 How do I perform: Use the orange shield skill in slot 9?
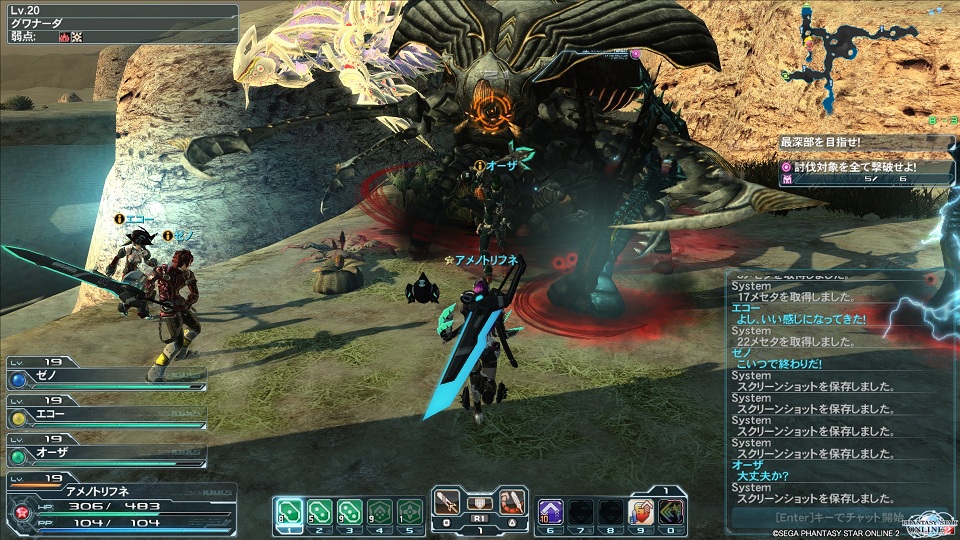pyautogui.click(x=641, y=512)
